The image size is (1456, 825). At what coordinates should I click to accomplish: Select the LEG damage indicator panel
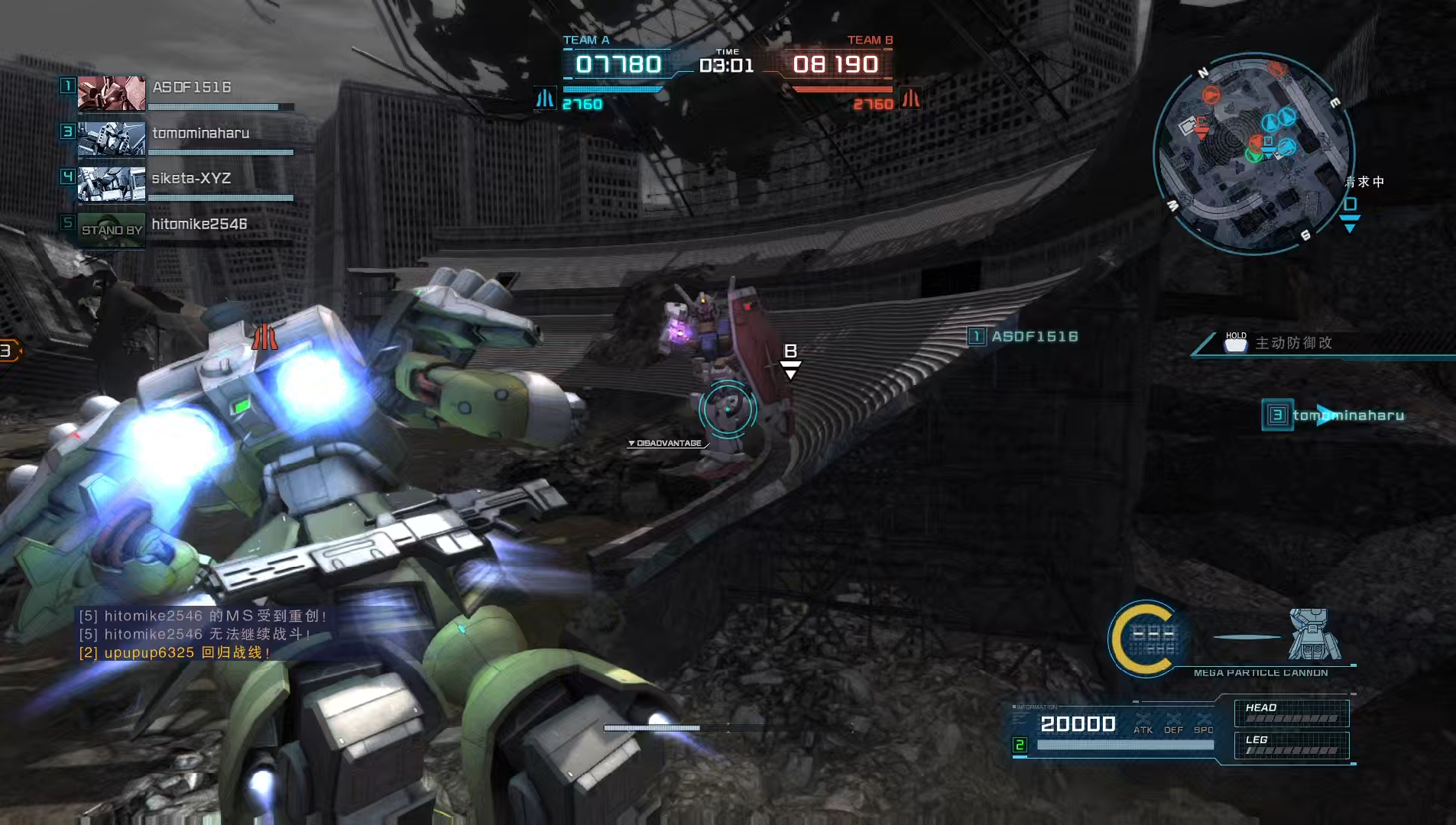(x=1292, y=745)
